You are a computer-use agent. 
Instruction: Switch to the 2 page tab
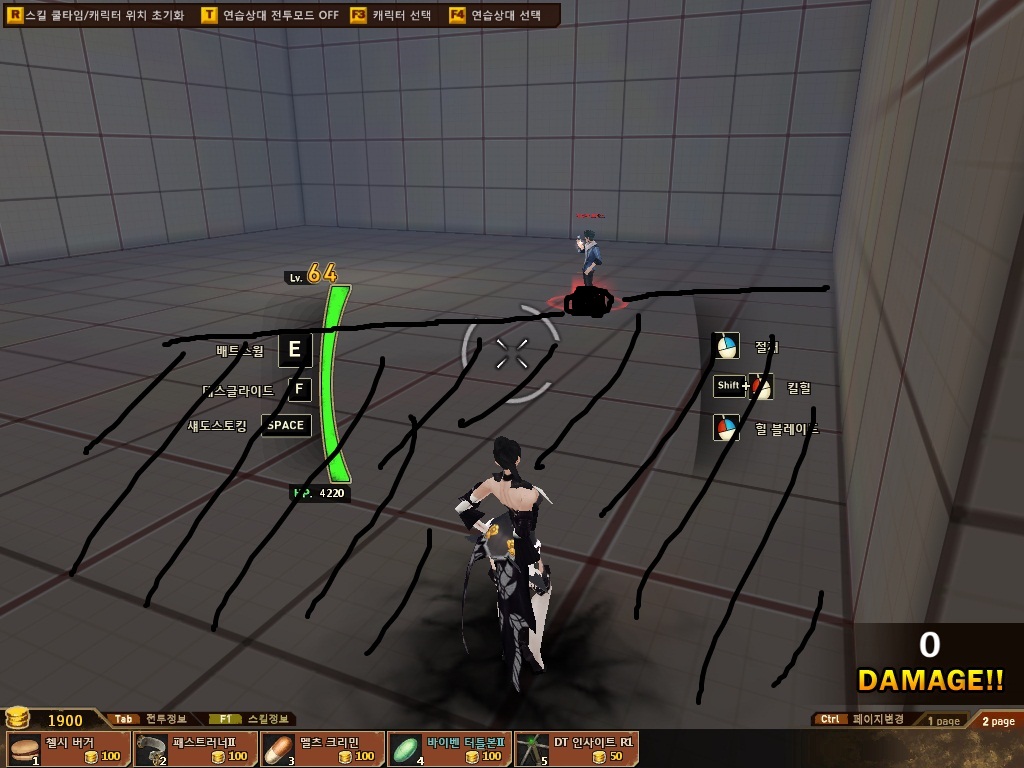(997, 721)
